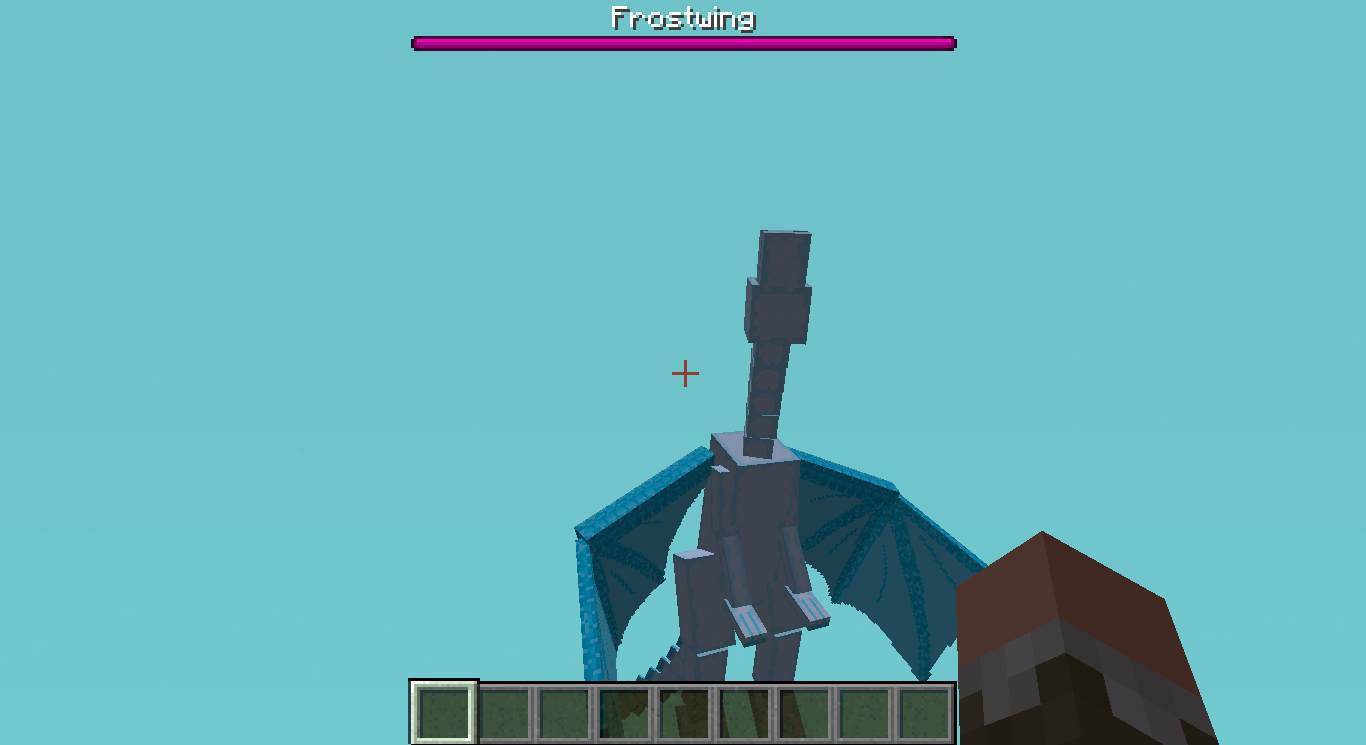
Task: Select the seventh hotbar slot
Action: (803, 710)
